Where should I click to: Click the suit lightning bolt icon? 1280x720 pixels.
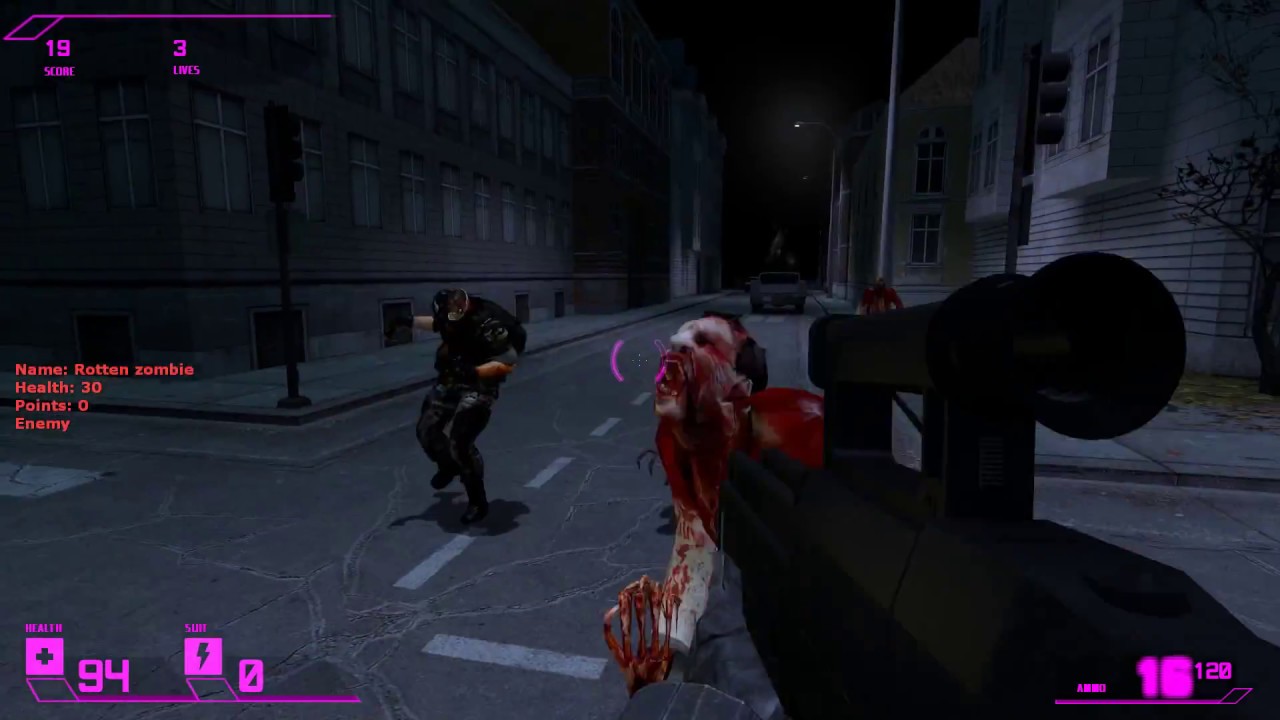tap(203, 657)
